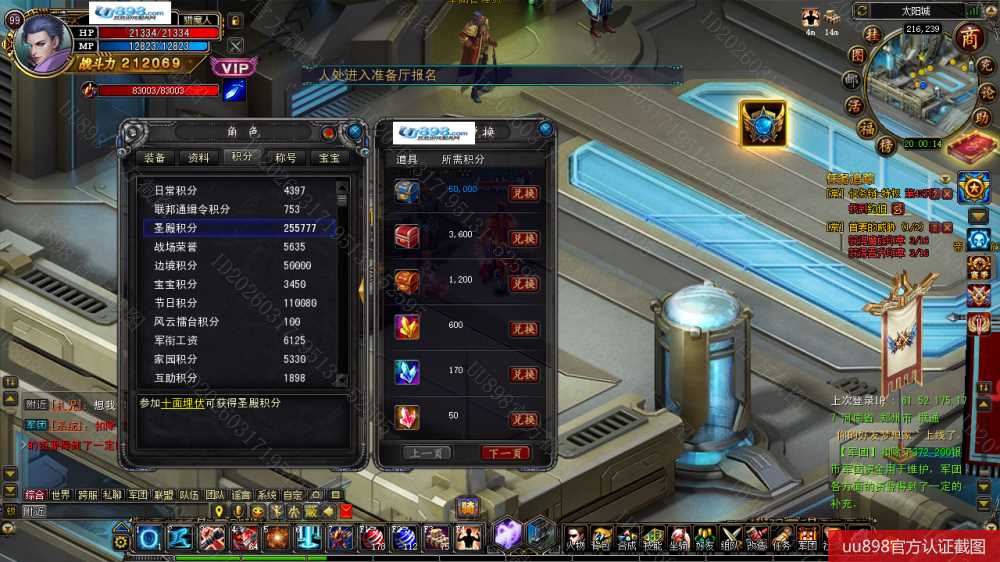Select the 称号 title tab
The height and width of the screenshot is (562, 1000).
[x=285, y=157]
